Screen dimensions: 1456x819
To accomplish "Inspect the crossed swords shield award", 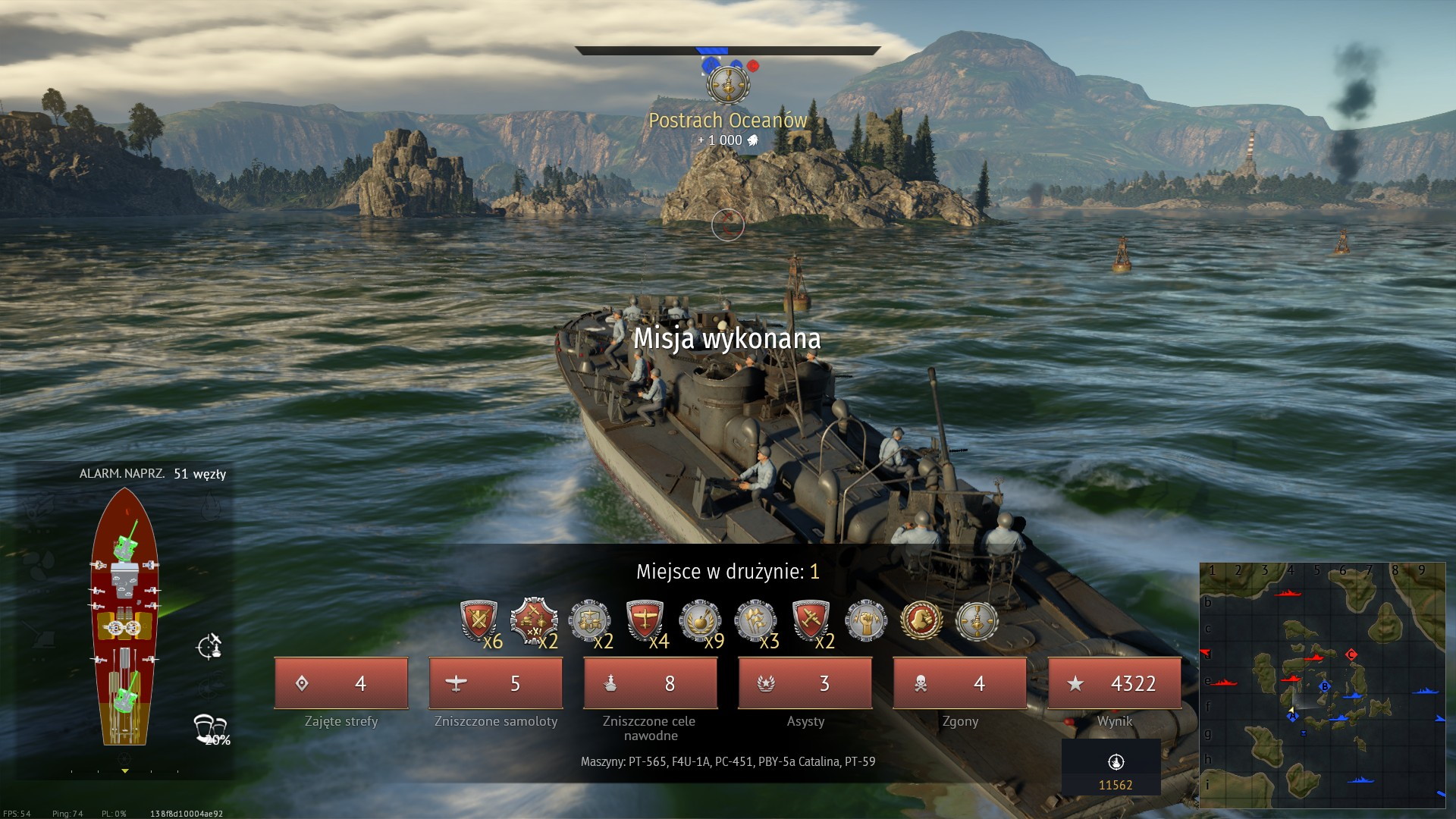I will 479,622.
